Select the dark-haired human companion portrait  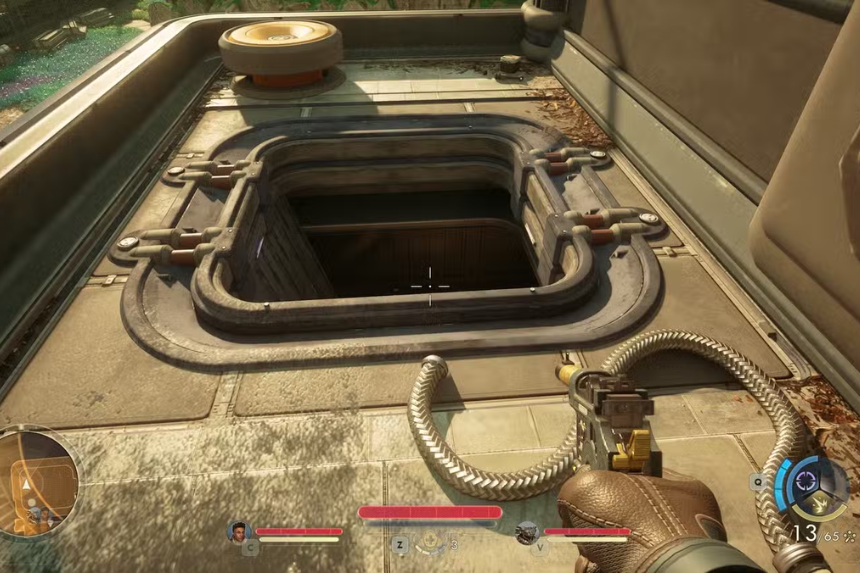coord(238,531)
